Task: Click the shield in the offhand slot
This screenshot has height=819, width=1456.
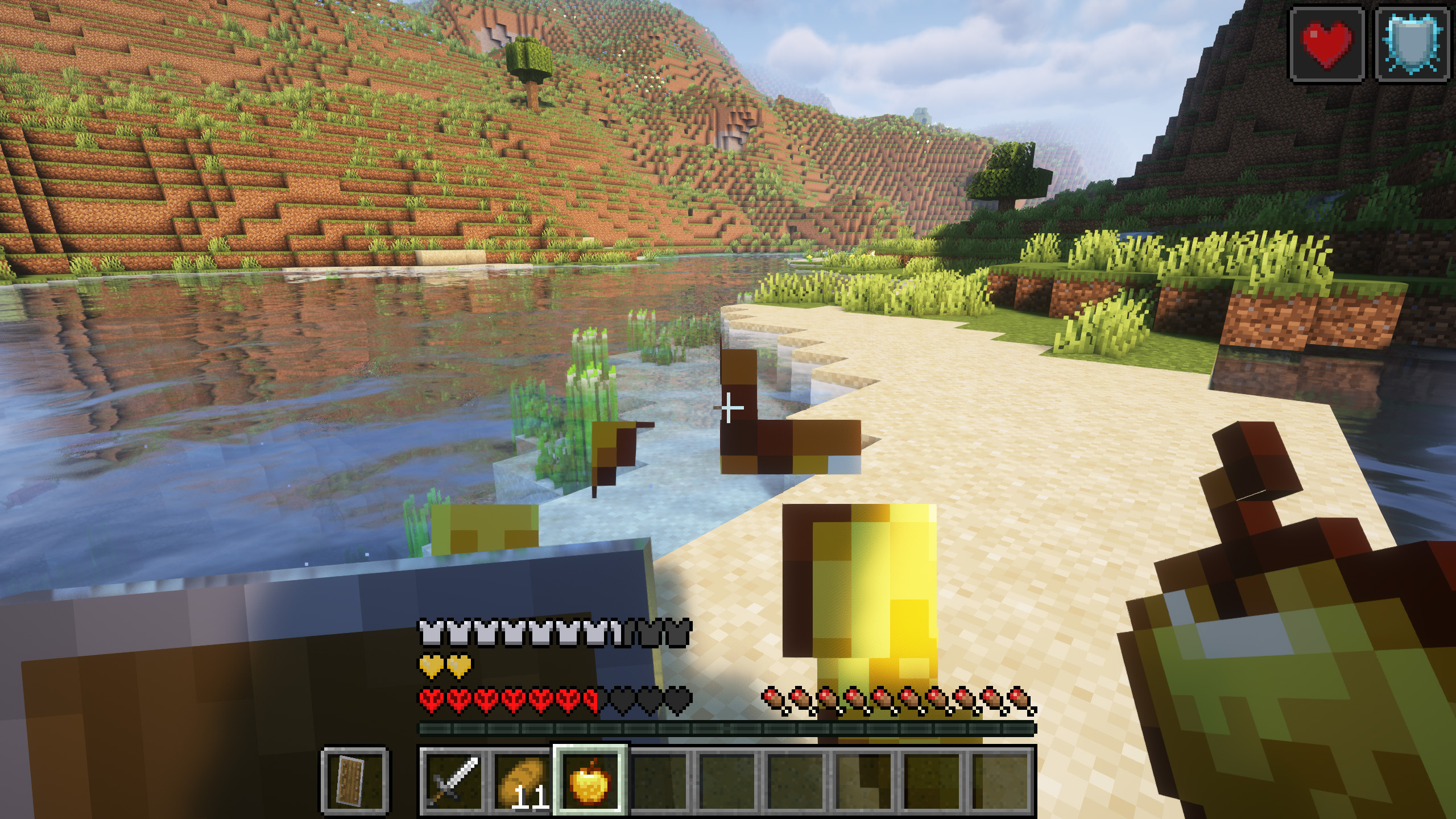Action: 355,780
